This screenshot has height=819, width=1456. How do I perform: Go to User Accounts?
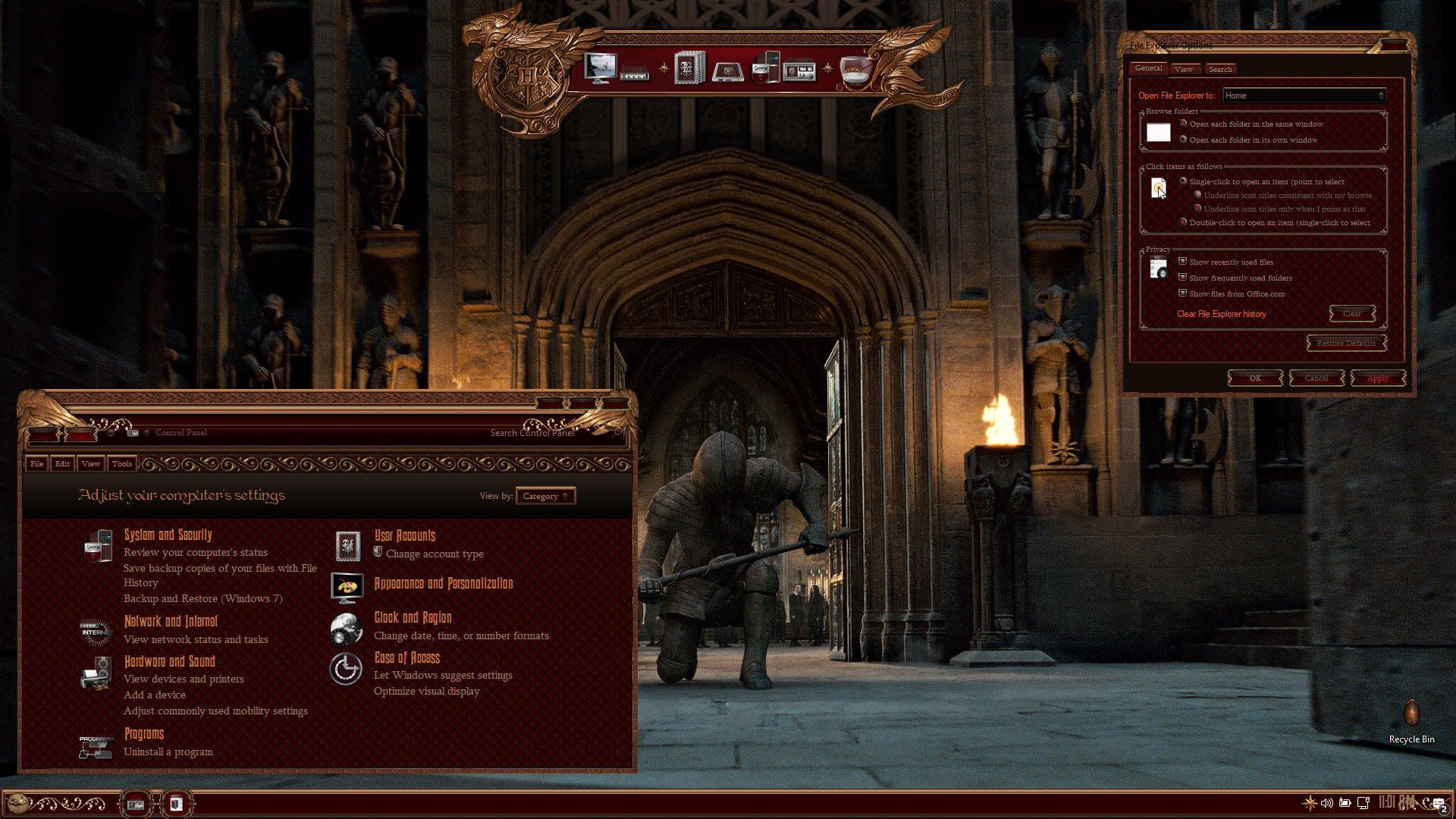click(404, 535)
